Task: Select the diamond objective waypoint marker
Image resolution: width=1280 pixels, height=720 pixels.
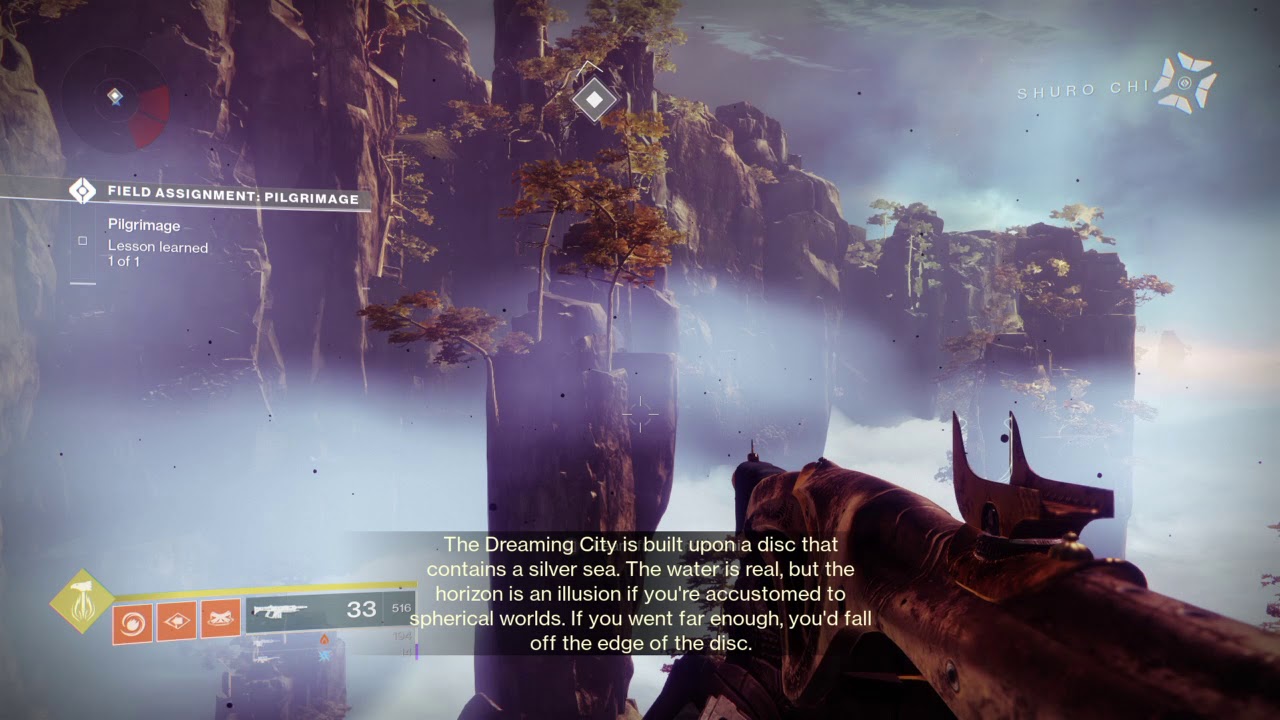Action: click(595, 99)
